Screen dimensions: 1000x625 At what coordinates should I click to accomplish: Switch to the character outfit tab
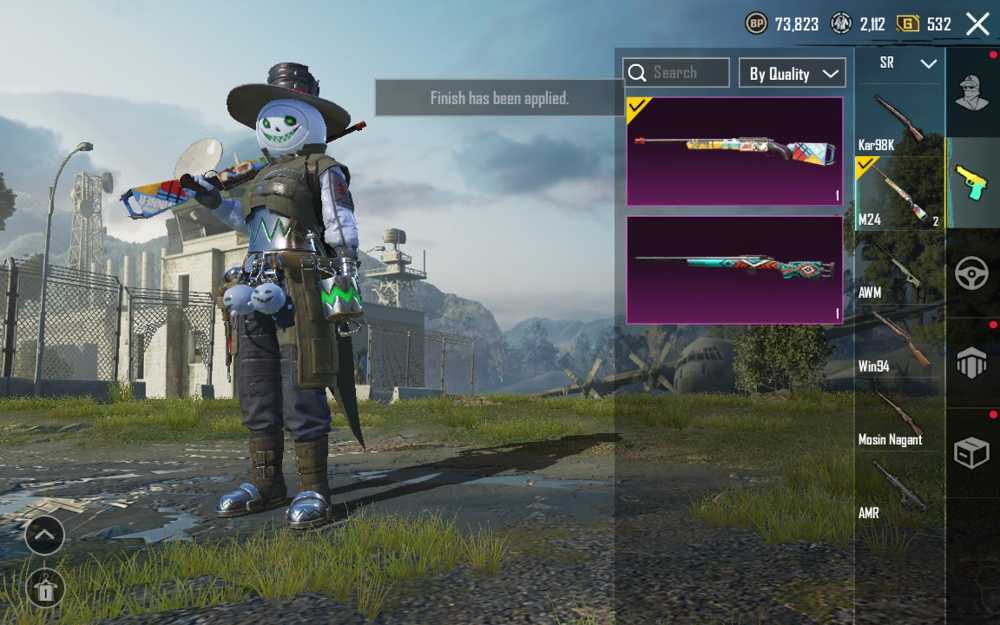[x=971, y=93]
